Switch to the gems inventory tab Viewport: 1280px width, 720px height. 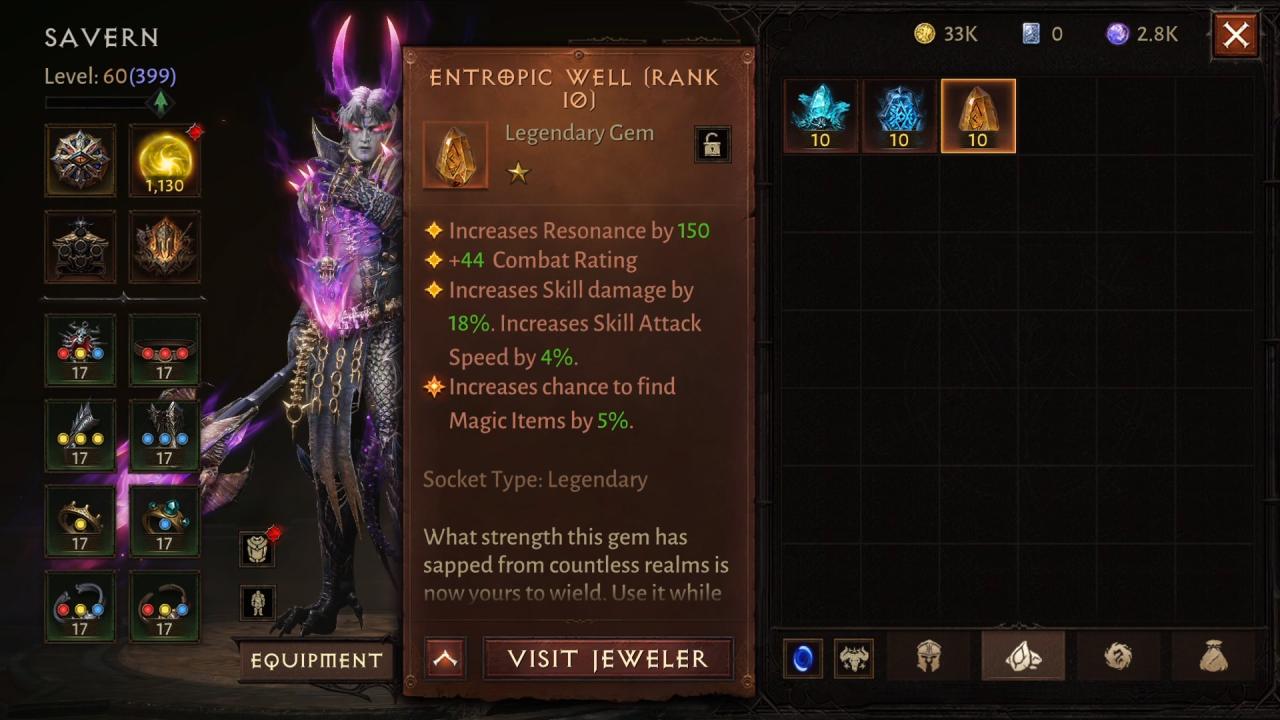click(1023, 657)
